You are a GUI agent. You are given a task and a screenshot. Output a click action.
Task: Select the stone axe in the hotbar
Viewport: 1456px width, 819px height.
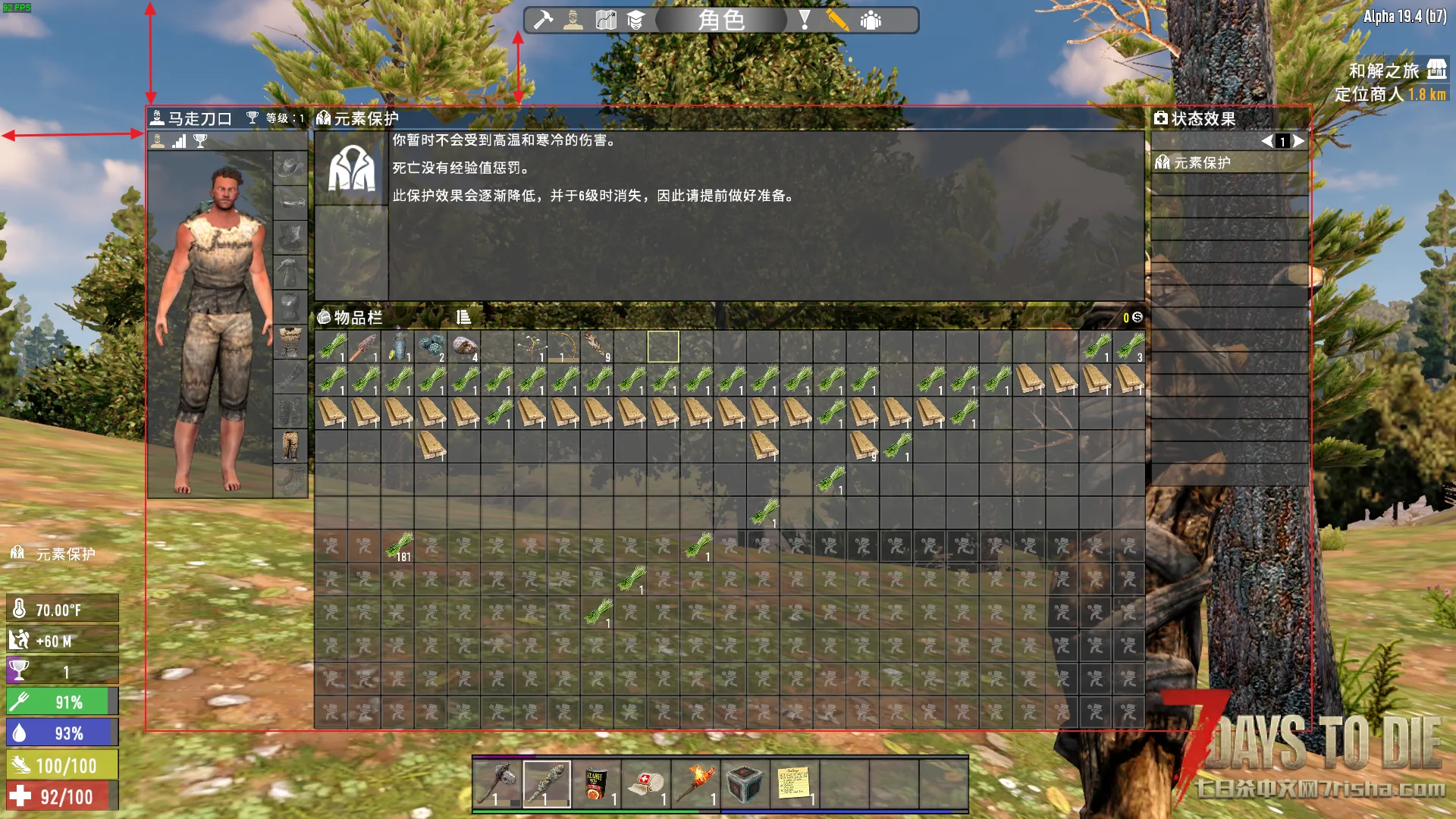[497, 784]
